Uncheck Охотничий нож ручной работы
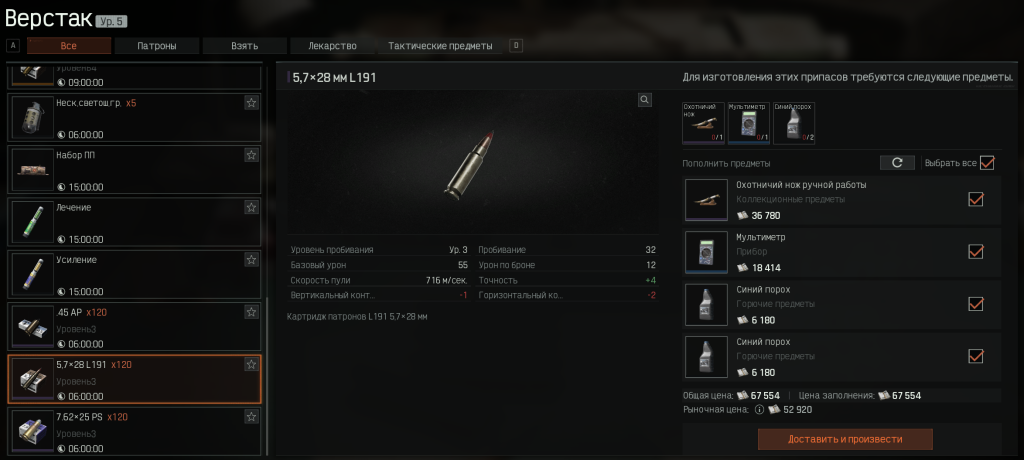Viewport: 1024px width, 460px height. [x=976, y=199]
